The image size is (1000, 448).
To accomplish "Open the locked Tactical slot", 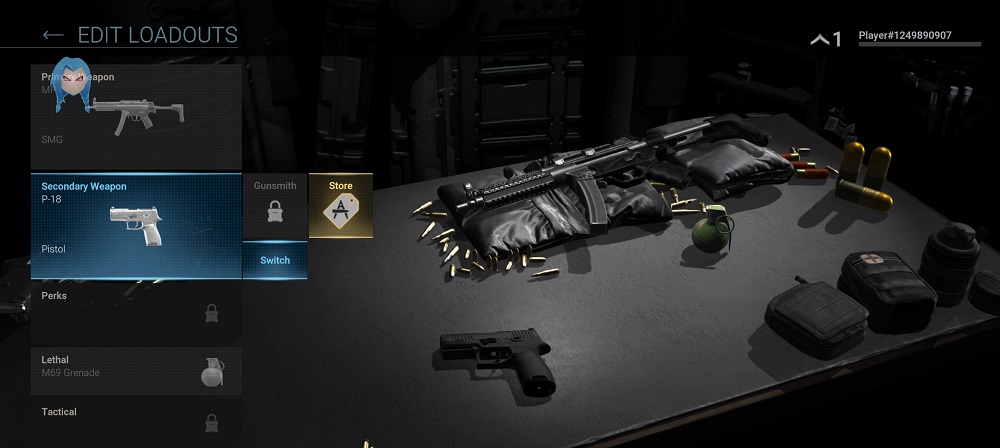I will coord(136,421).
